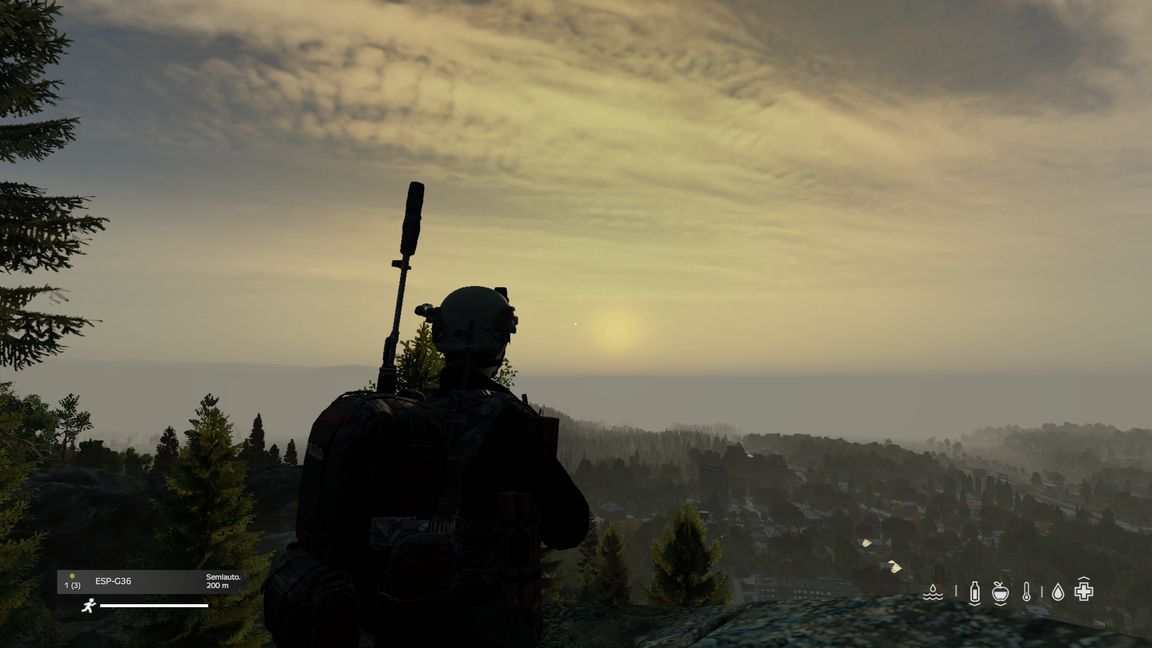This screenshot has width=1152, height=648.
Task: Click the running-man stamina icon
Action: click(x=88, y=605)
